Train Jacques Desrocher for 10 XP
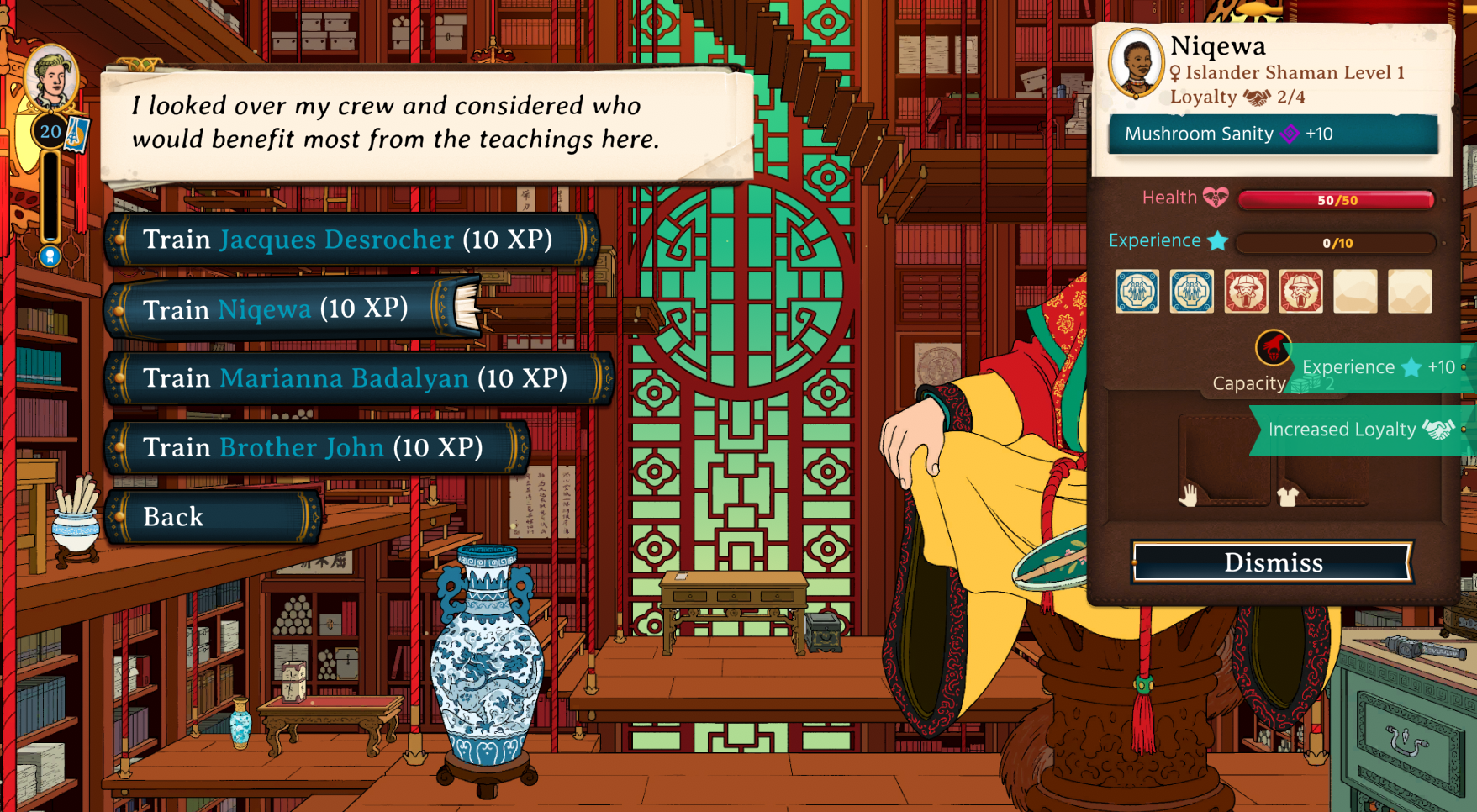This screenshot has width=1477, height=812. click(348, 240)
